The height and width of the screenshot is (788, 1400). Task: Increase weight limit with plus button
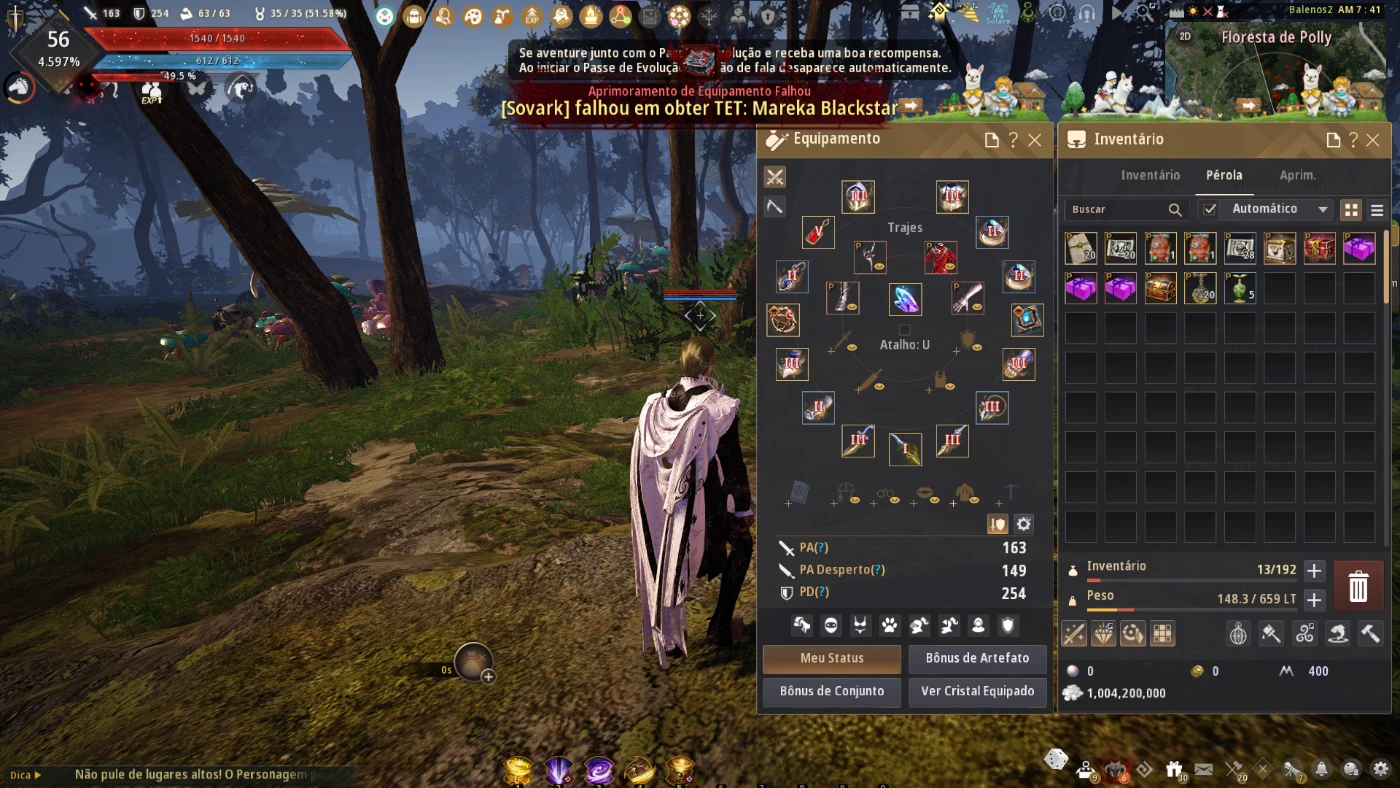[1314, 600]
